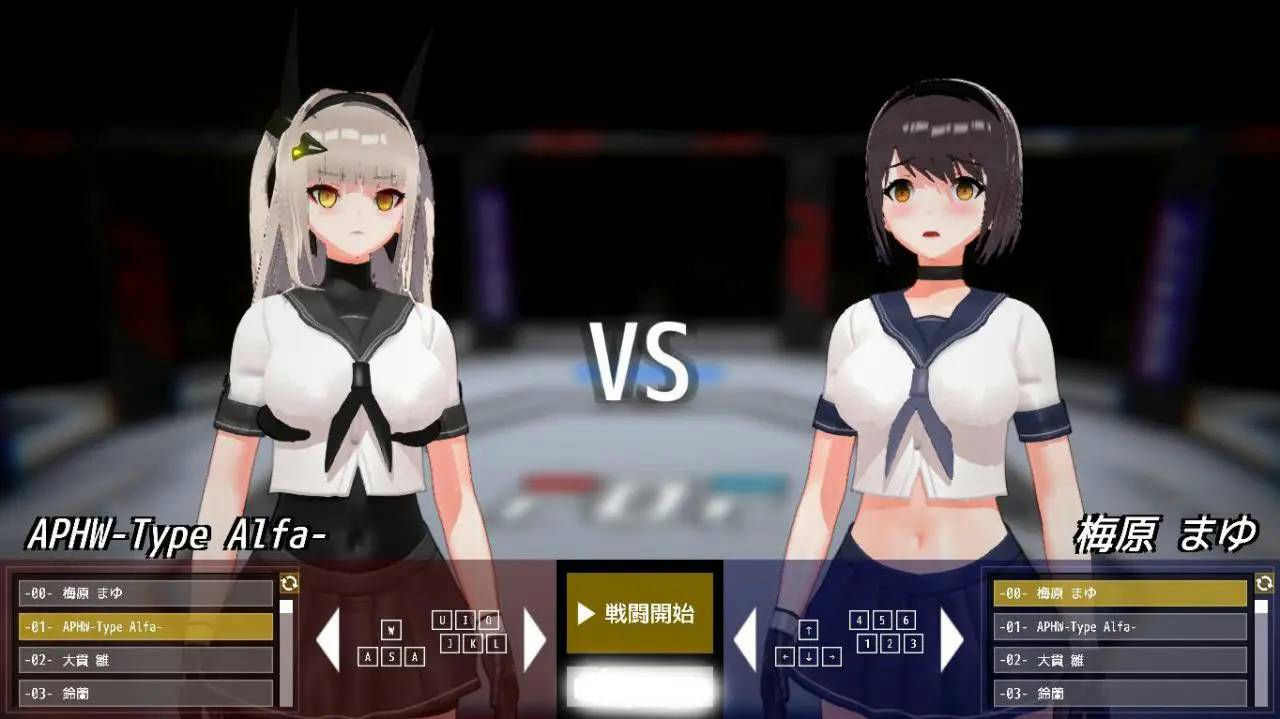Click the red panel's previous control-scheme arrow

328,640
